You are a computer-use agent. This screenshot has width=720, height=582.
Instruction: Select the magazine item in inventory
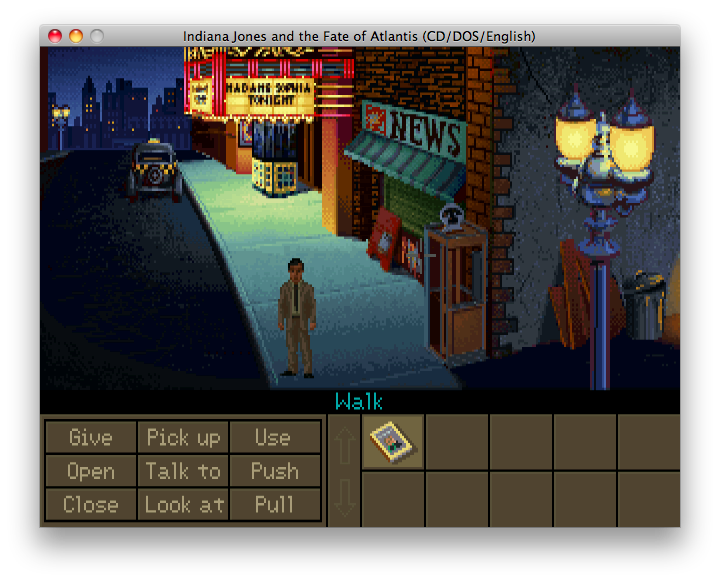coord(392,442)
